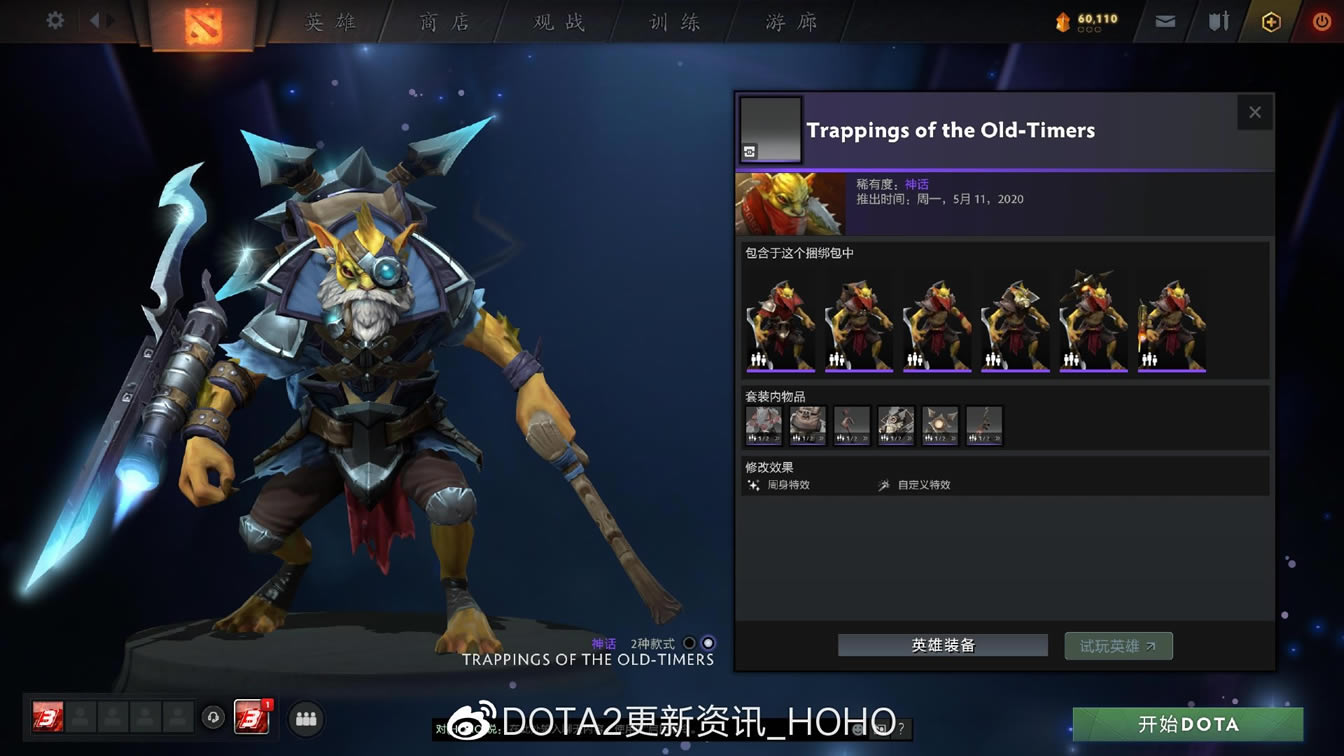Open the mail notifications inbox
The image size is (1344, 756).
[x=1163, y=20]
